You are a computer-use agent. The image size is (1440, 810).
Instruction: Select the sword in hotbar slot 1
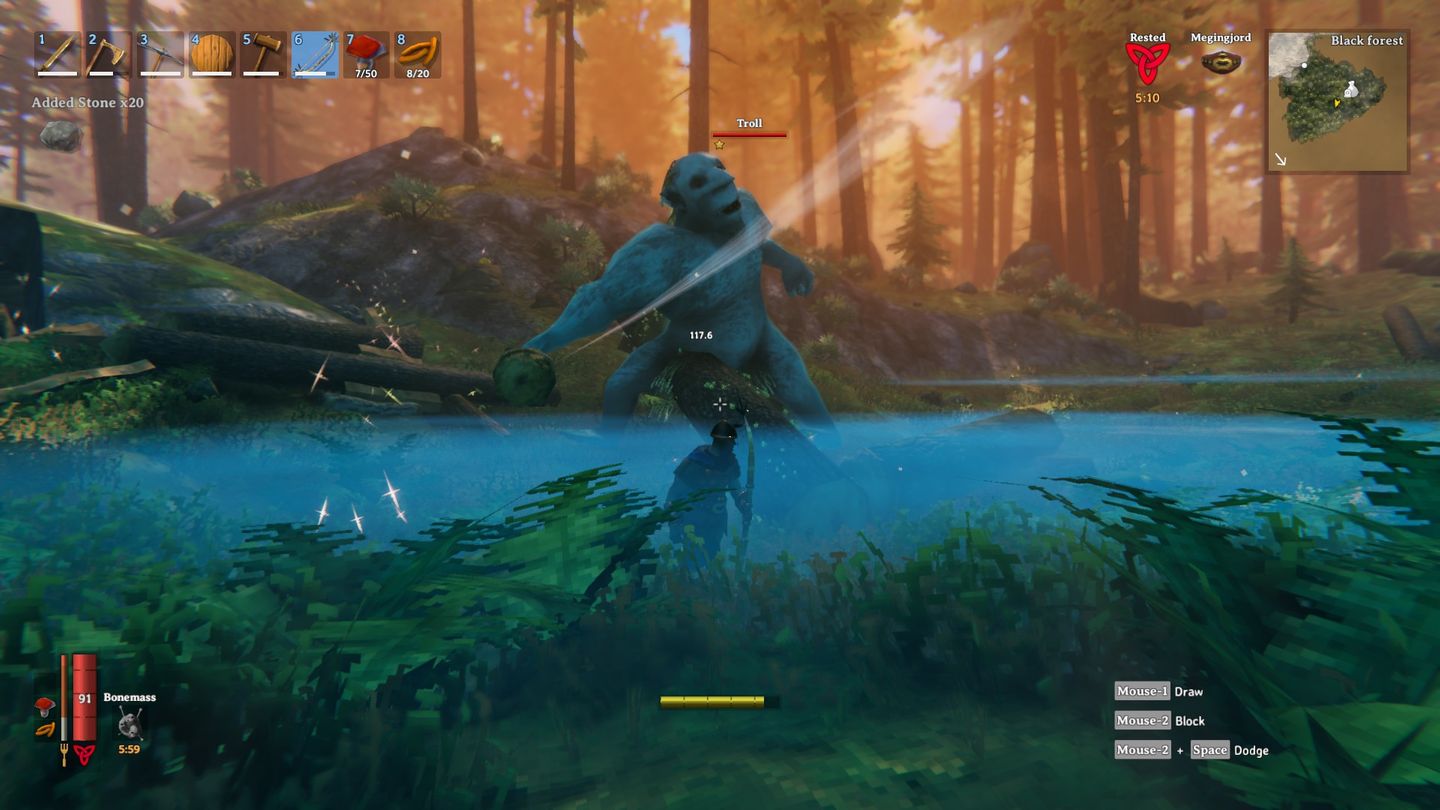click(x=57, y=54)
